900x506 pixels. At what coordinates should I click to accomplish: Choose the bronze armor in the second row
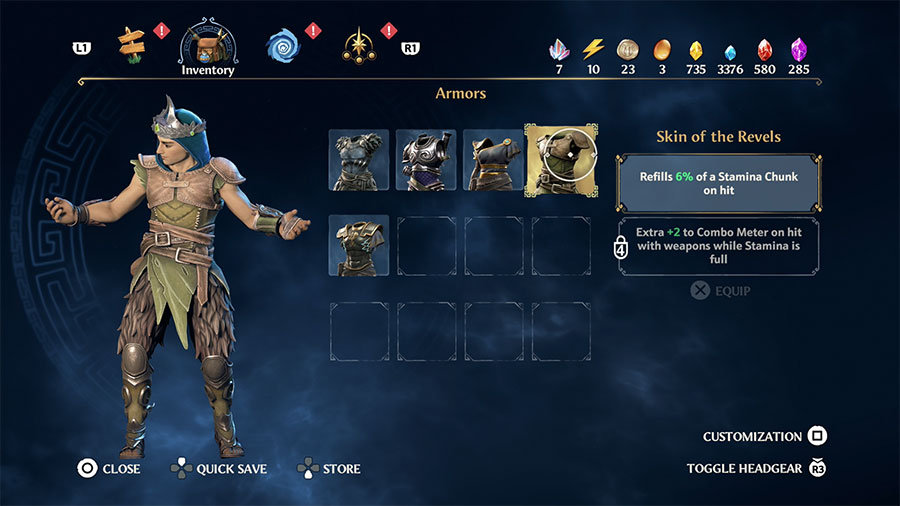click(359, 245)
